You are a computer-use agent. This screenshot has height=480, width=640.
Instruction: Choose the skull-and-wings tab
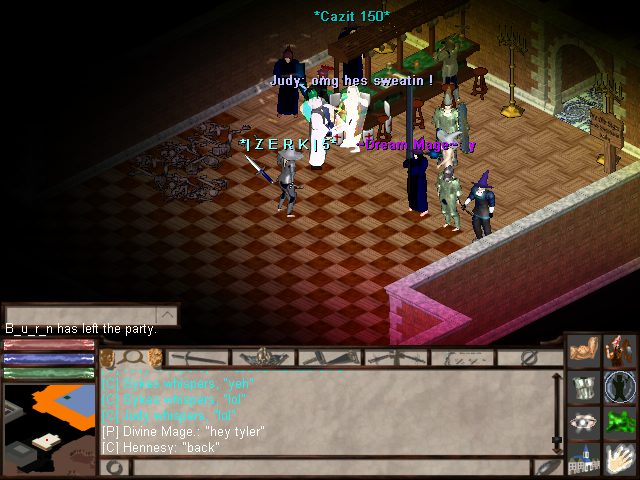coord(263,357)
